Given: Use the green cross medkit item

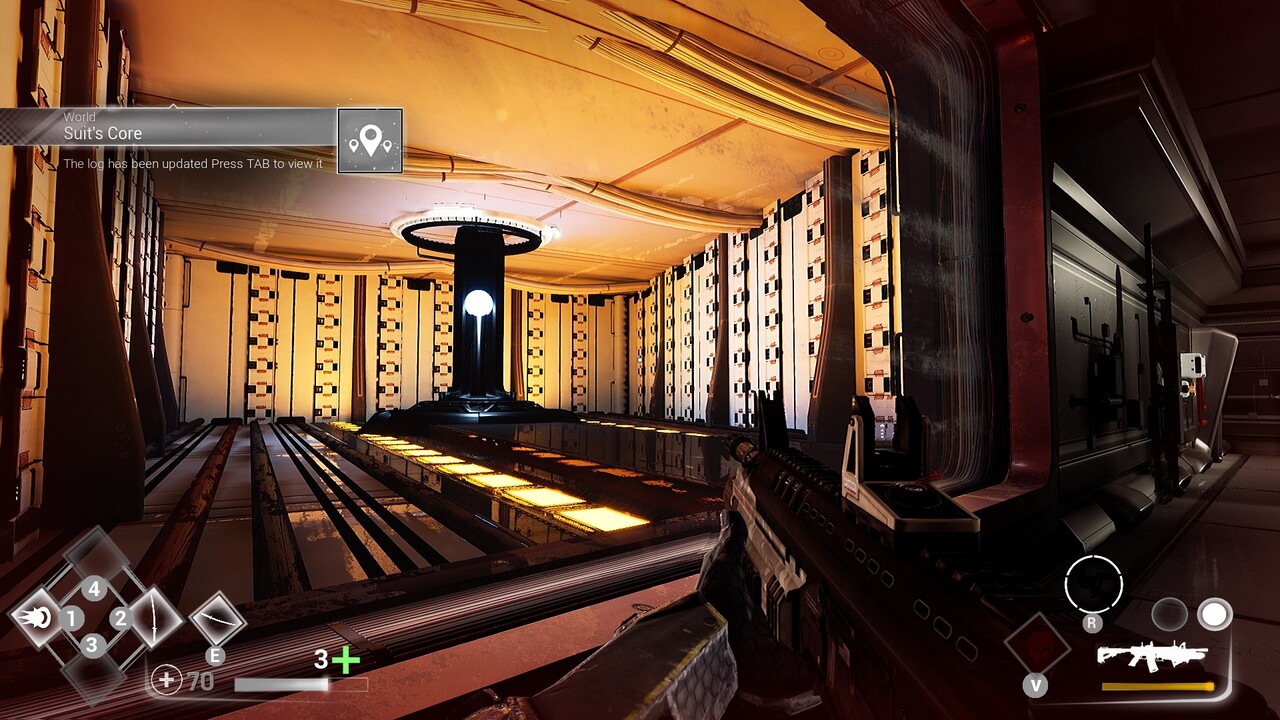Looking at the screenshot, I should point(345,660).
